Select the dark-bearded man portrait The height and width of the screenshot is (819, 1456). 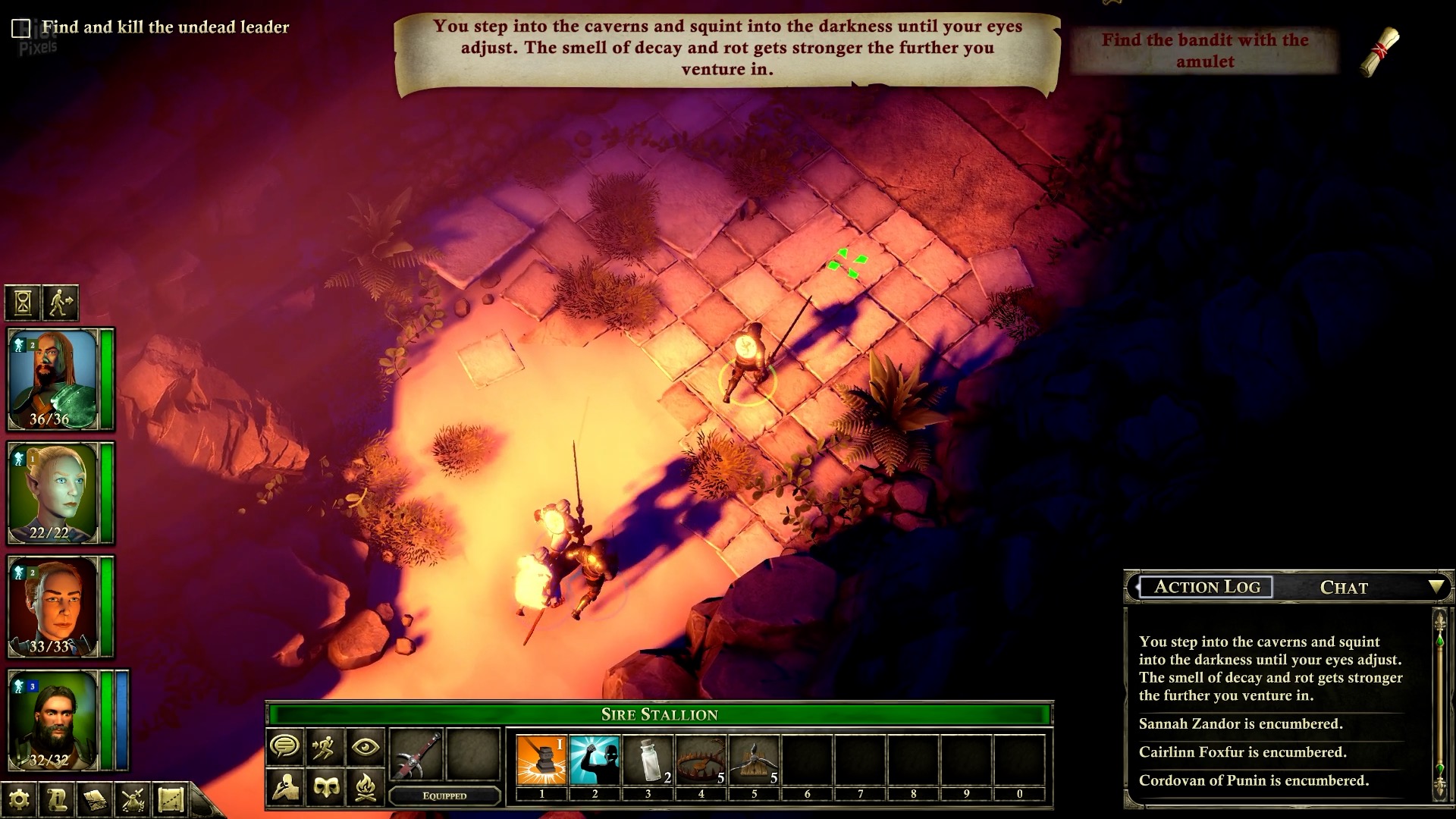coord(53,720)
